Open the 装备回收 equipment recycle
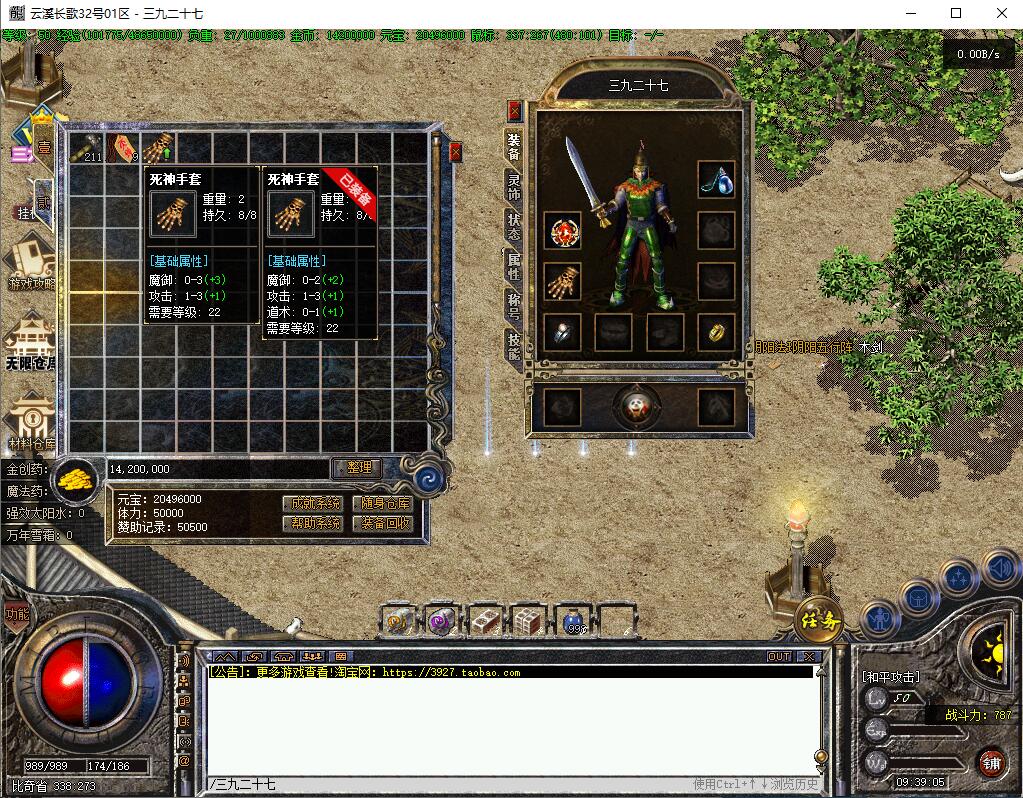 click(381, 523)
